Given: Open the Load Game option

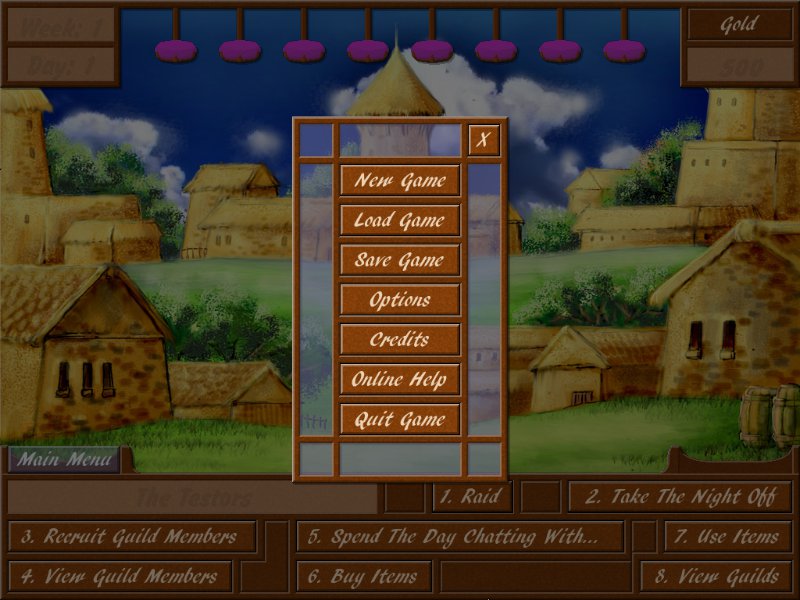Looking at the screenshot, I should [400, 220].
